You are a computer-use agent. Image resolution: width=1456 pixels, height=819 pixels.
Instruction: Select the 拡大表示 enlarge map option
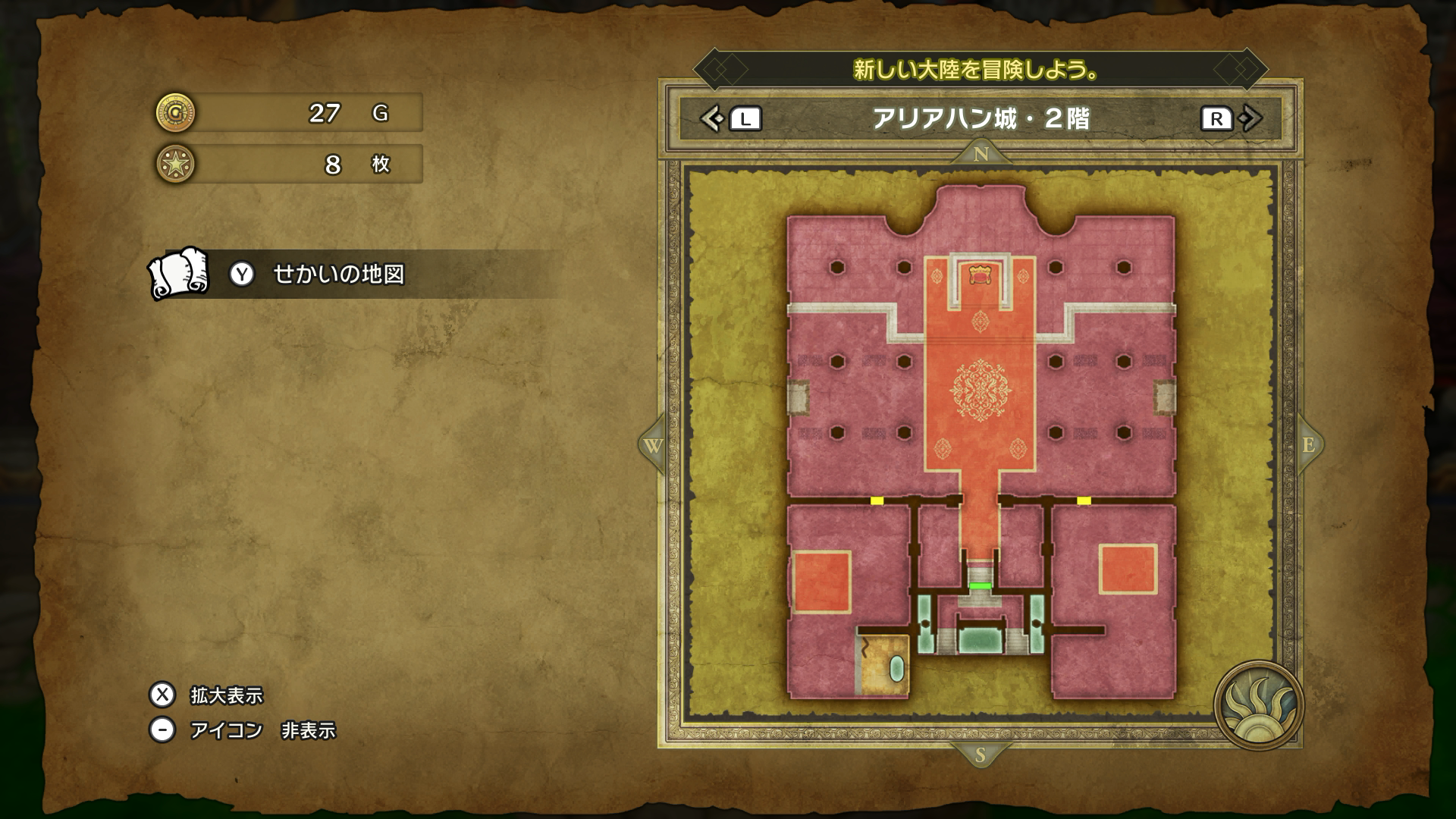226,695
